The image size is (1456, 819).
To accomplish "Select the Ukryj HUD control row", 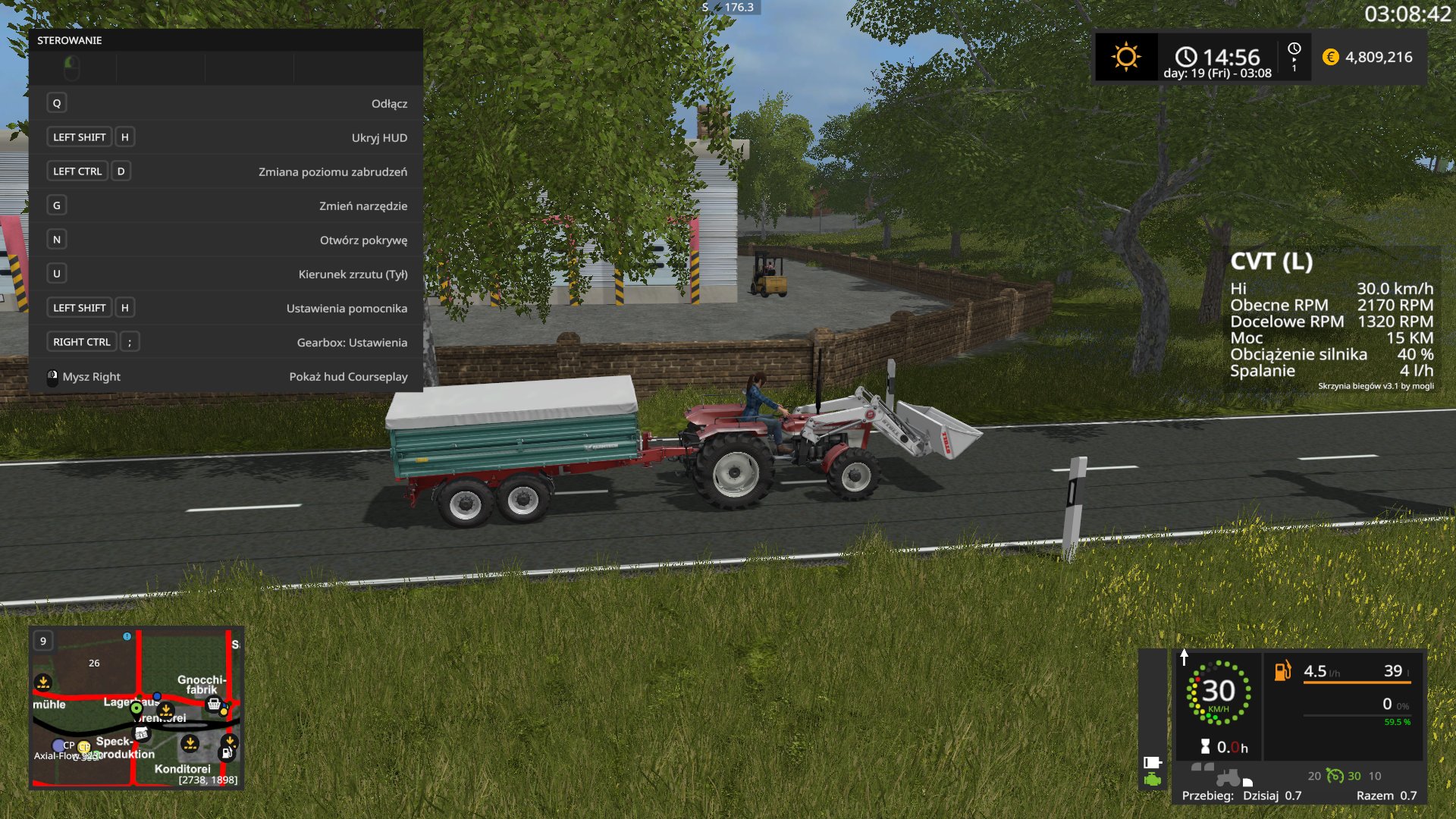I will pos(225,137).
